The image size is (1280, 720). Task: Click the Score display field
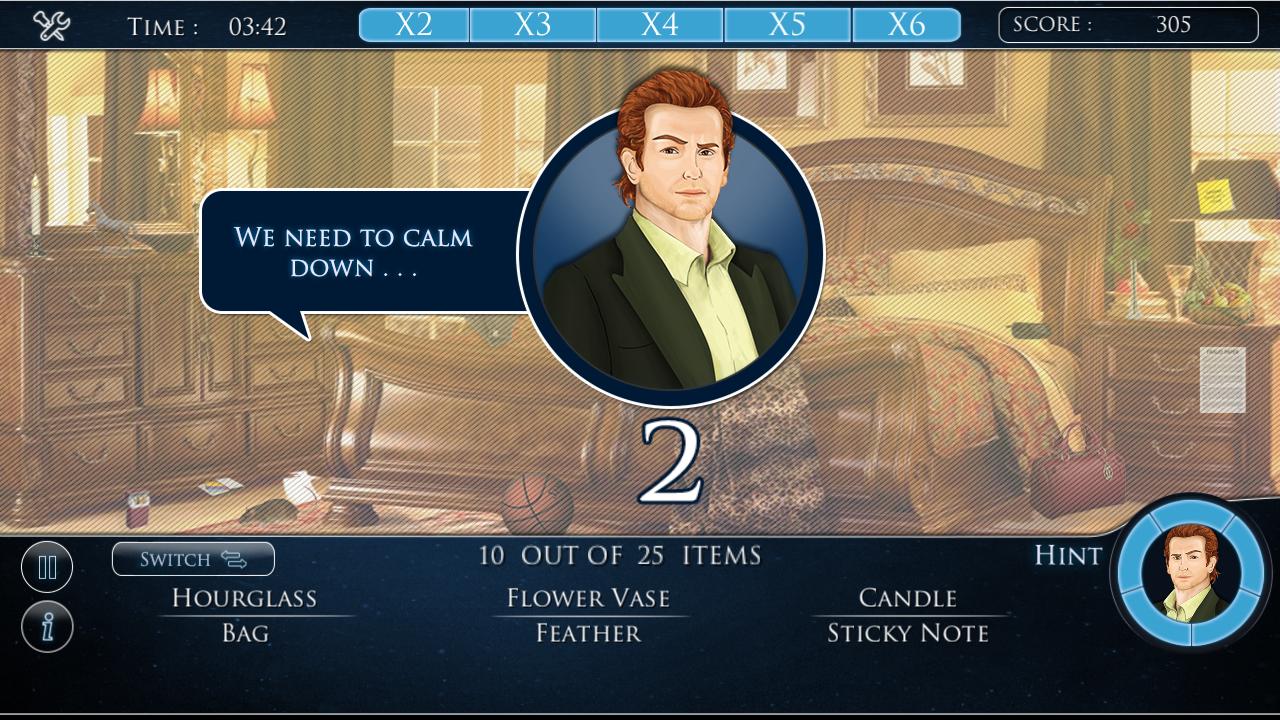click(1128, 25)
